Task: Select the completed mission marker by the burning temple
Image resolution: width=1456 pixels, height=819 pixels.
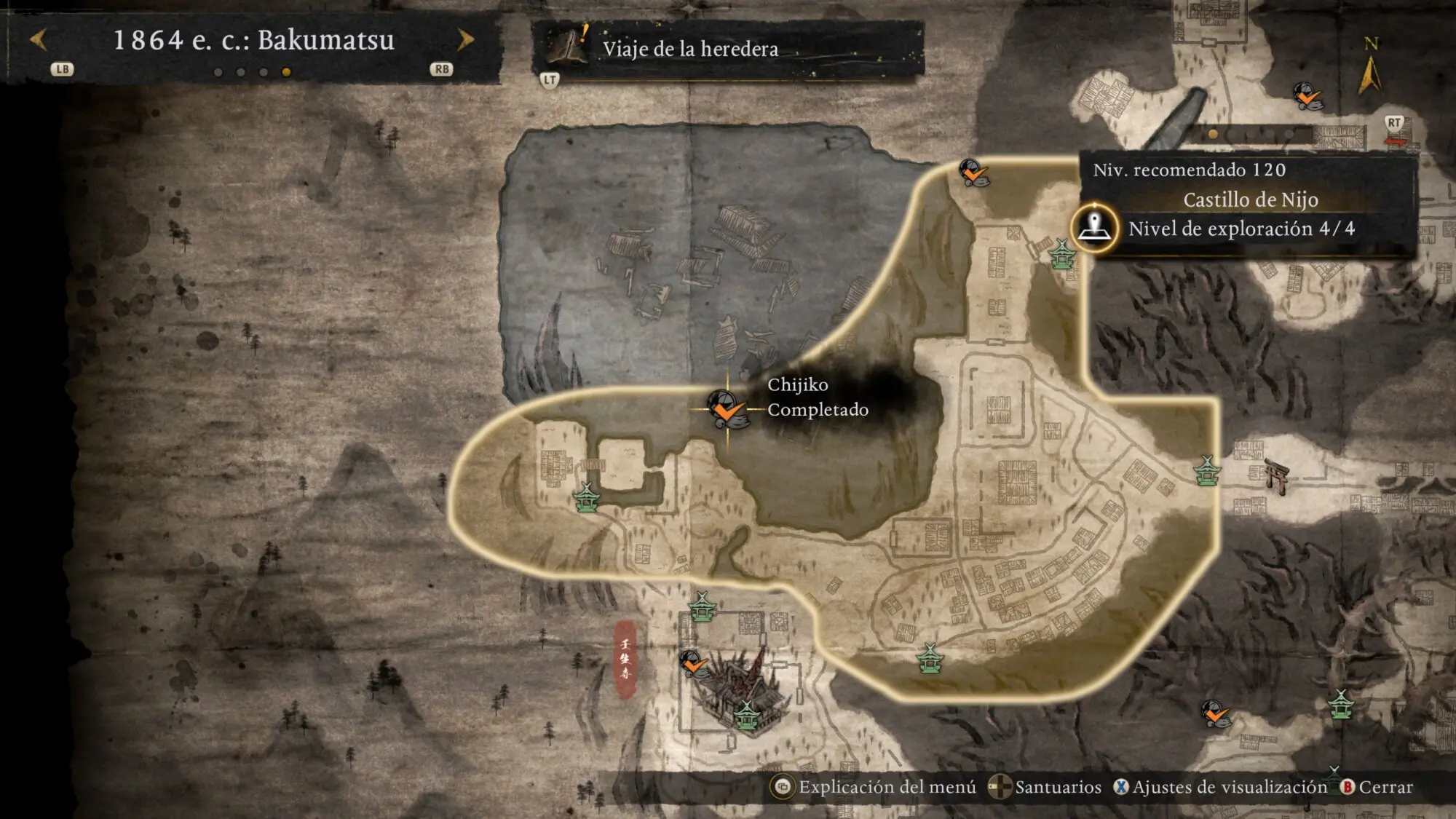Action: 694,664
